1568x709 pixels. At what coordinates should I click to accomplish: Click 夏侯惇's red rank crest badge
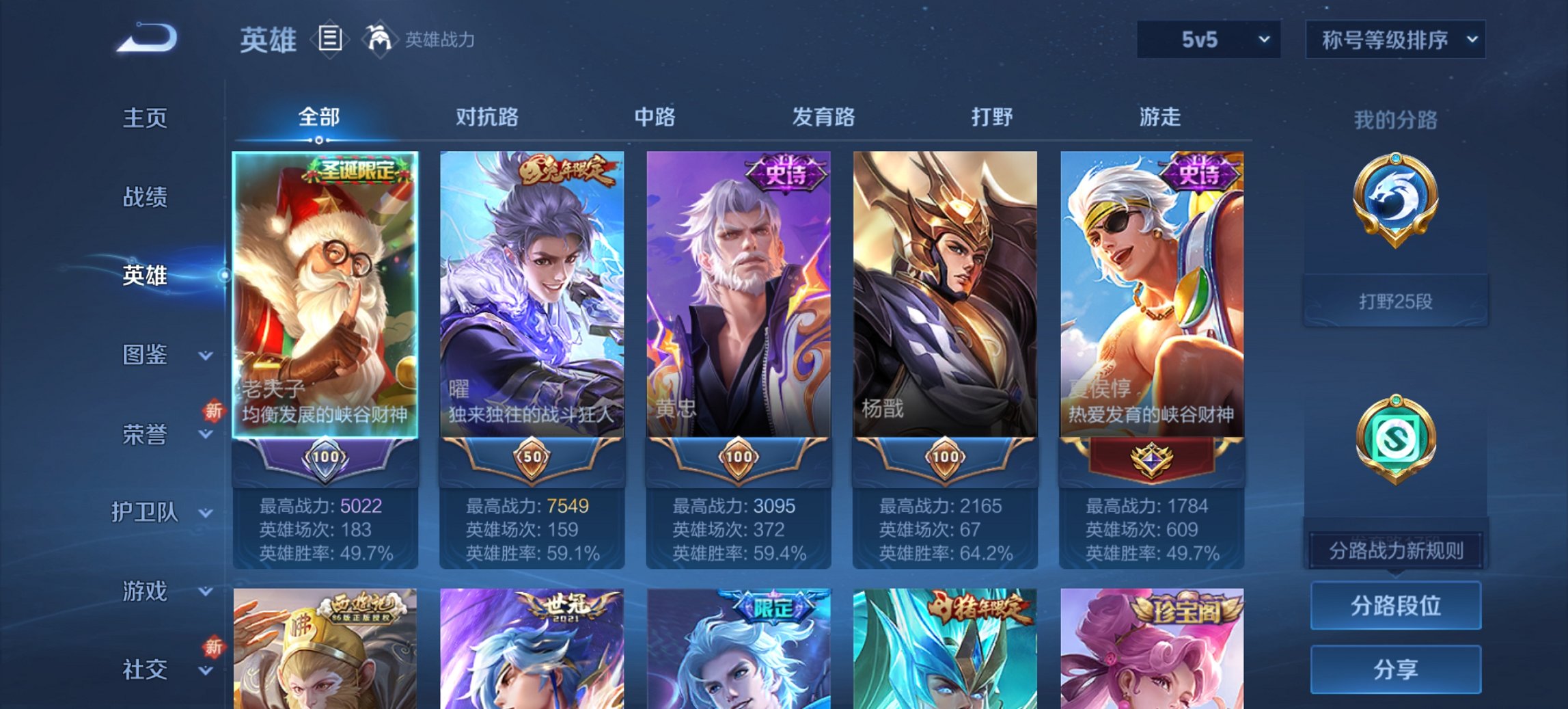click(x=1154, y=459)
